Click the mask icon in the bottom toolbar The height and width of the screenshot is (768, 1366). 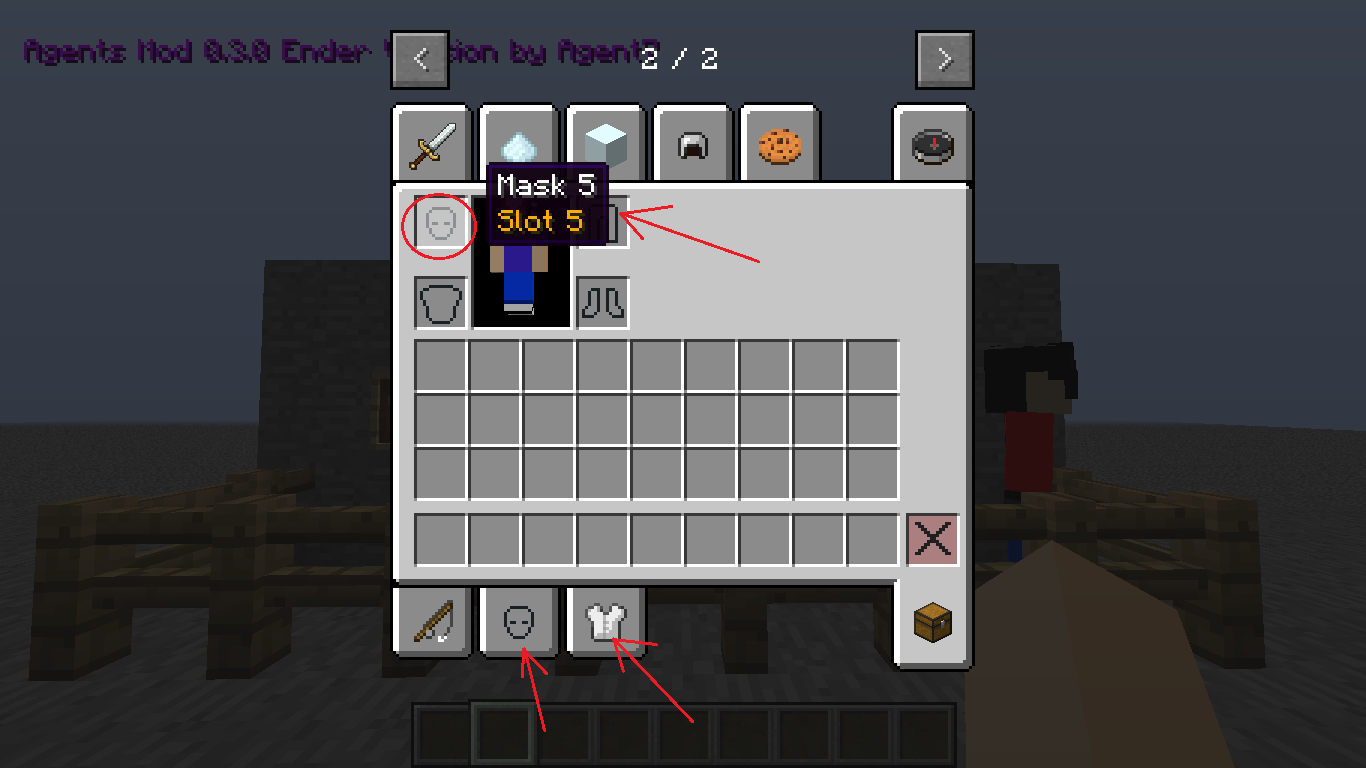pos(517,621)
